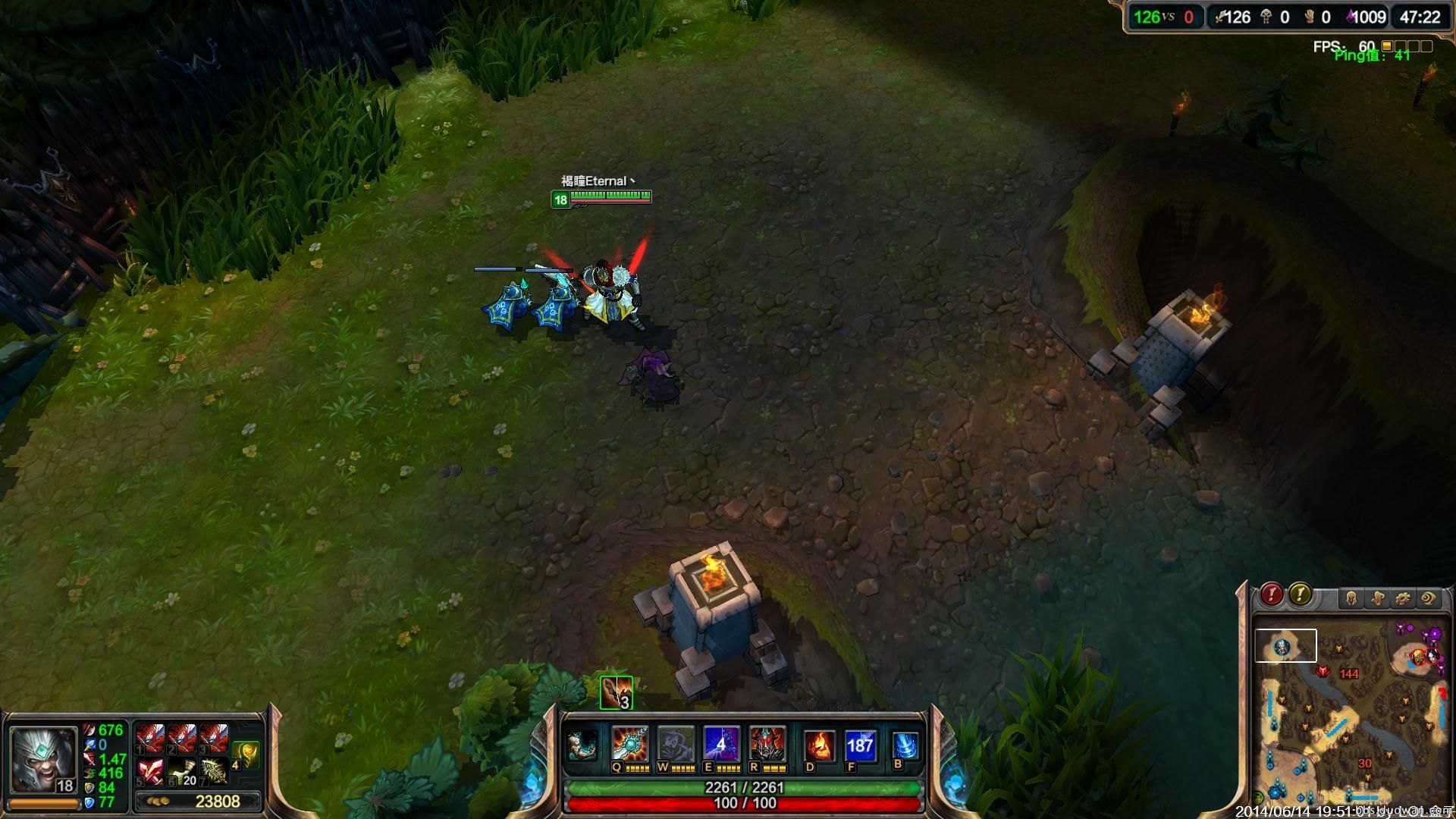Select the crossed swords item in slot 5
1456x819 pixels.
150,770
